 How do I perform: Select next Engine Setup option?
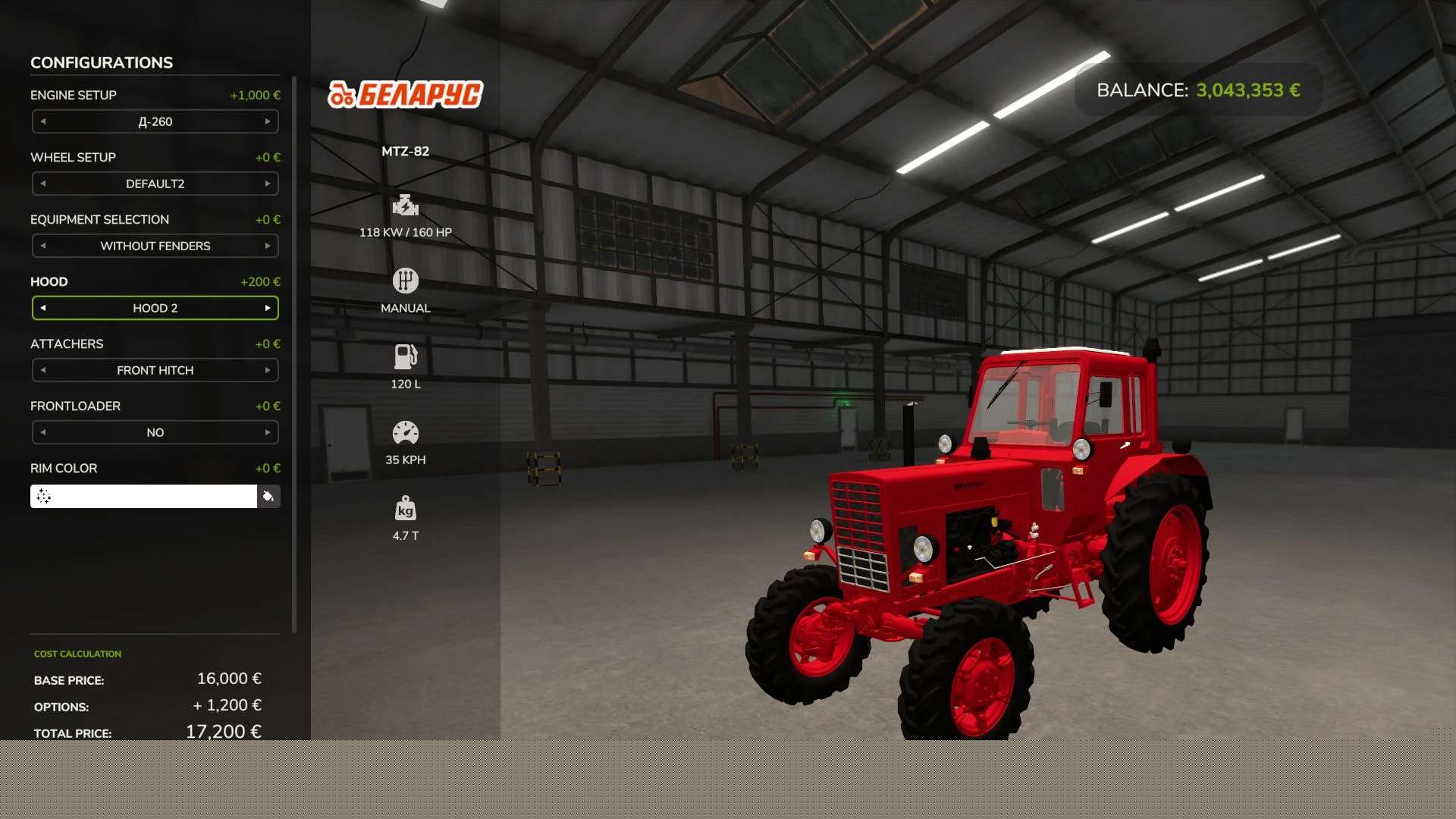268,121
